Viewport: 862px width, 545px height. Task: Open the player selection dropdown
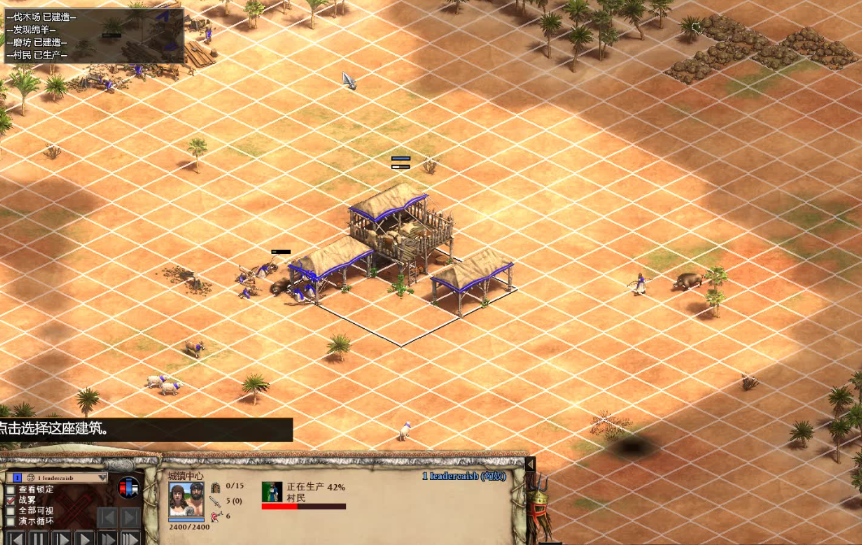tap(102, 478)
